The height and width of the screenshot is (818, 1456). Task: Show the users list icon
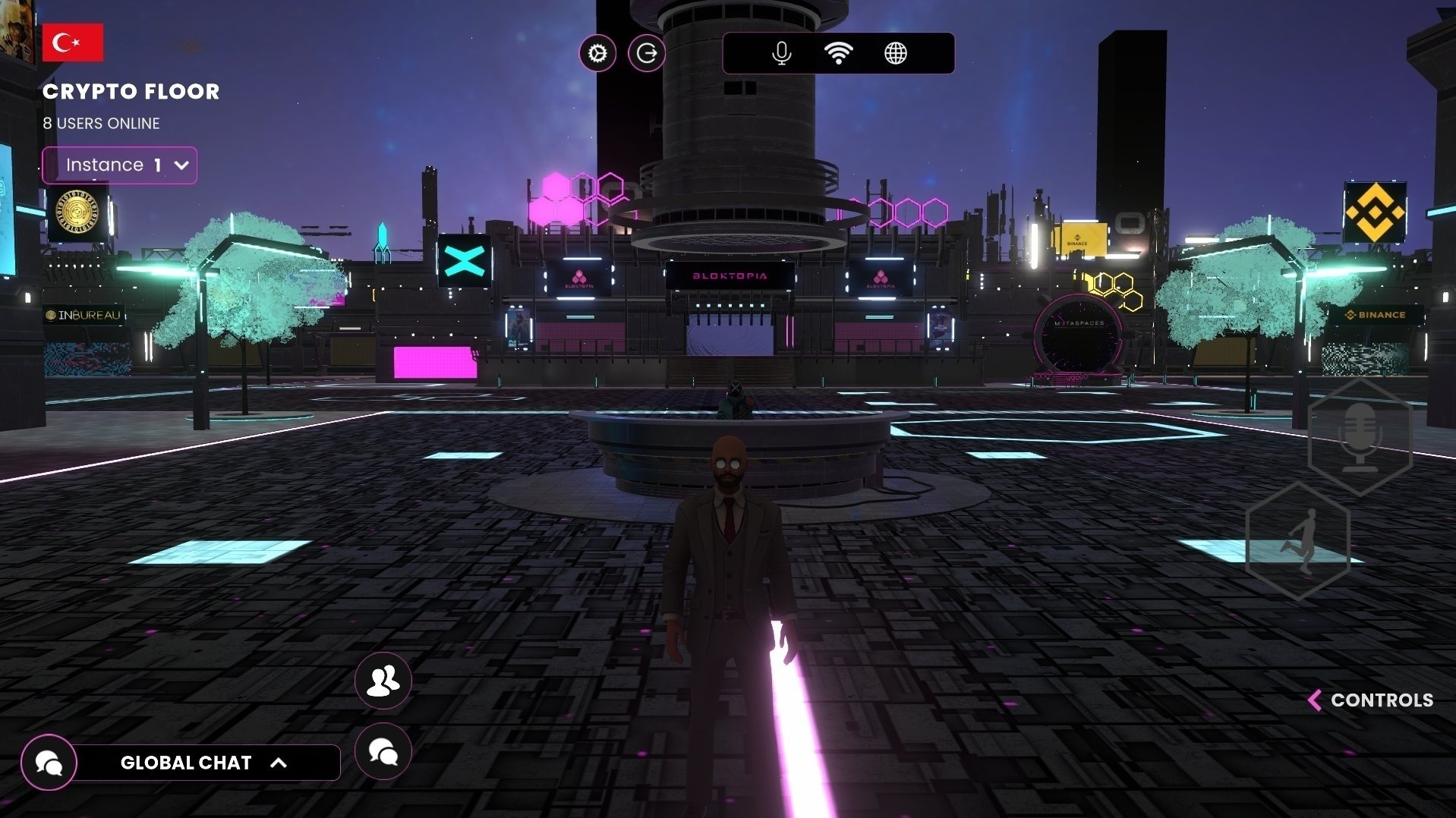383,681
